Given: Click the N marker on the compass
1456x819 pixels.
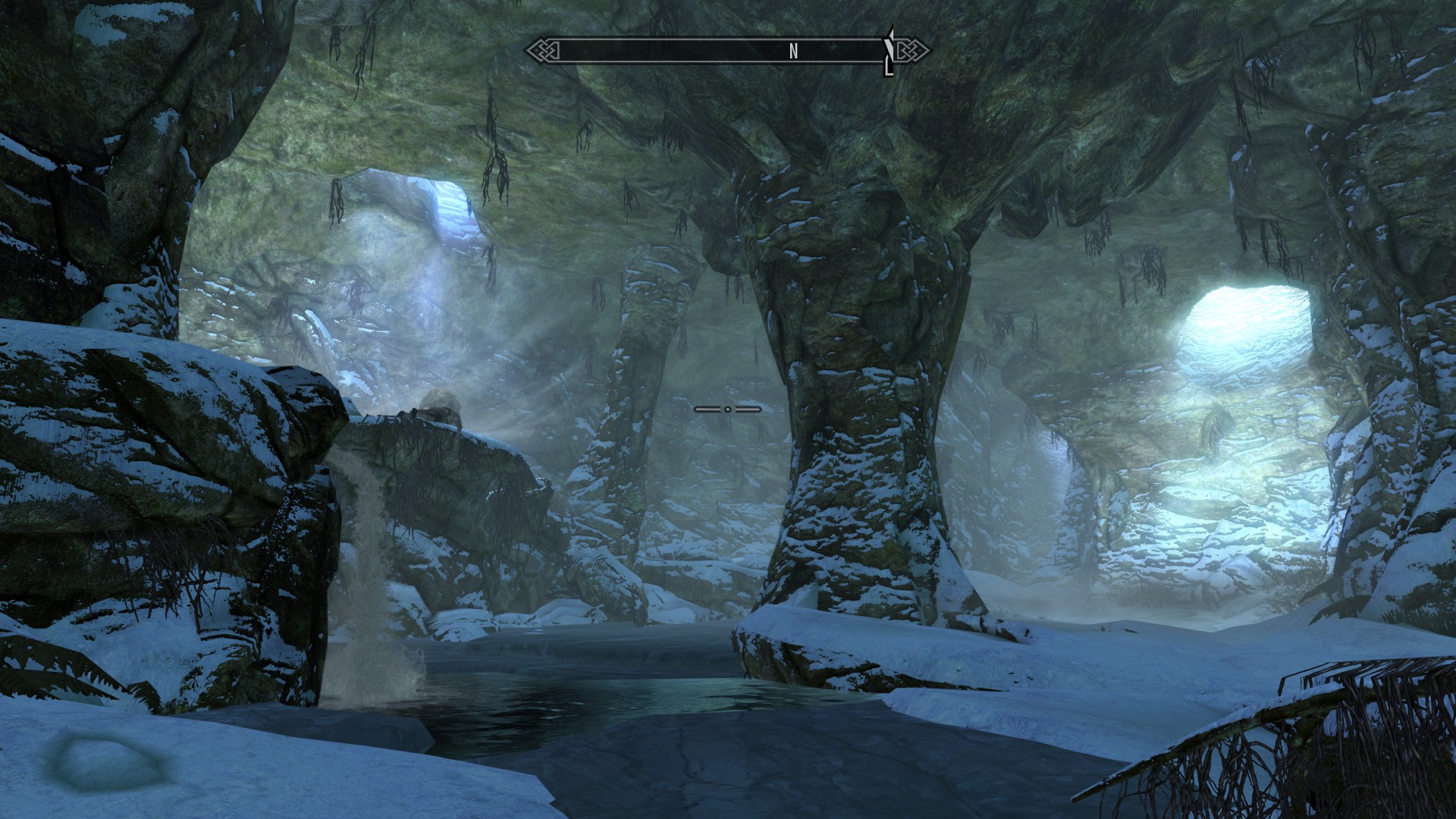Looking at the screenshot, I should [x=793, y=52].
